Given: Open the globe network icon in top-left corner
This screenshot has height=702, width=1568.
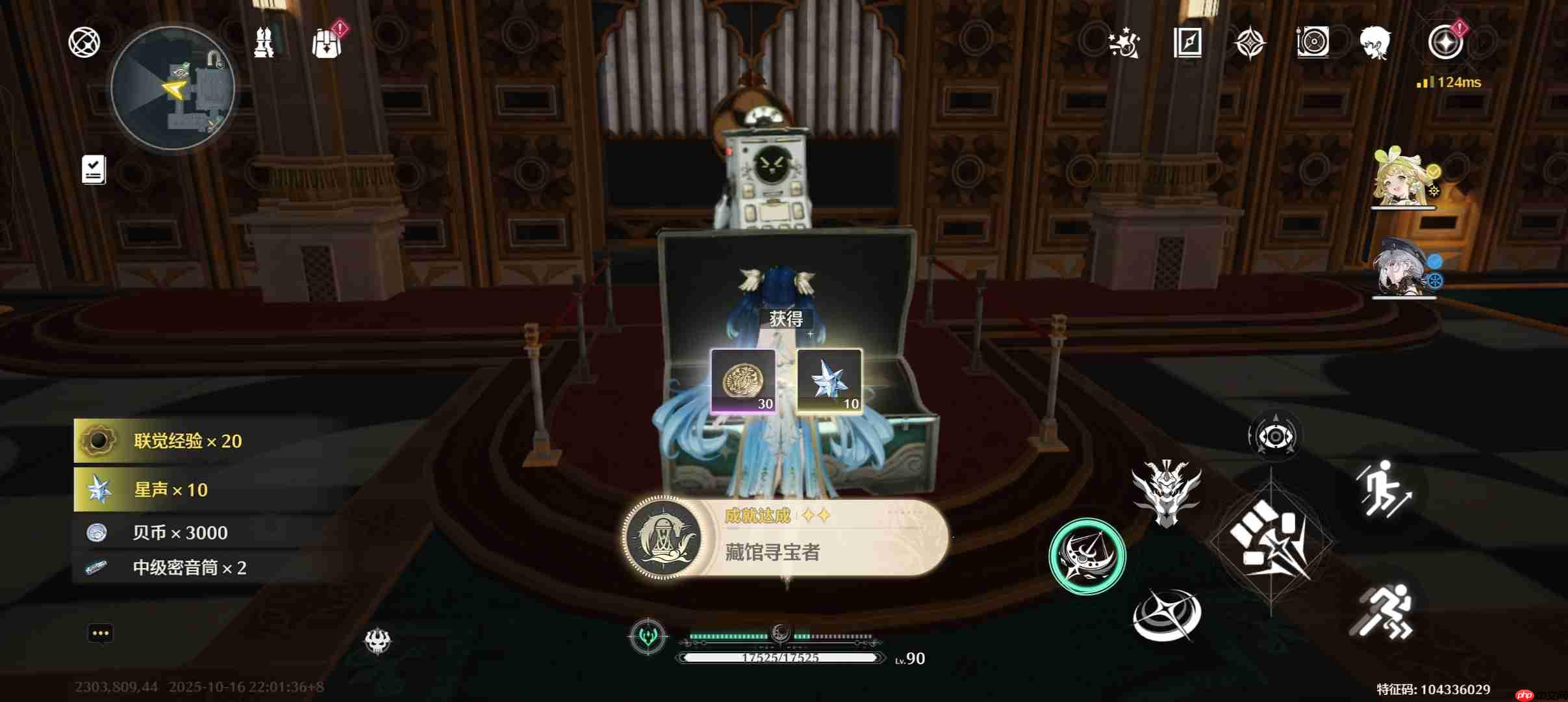Looking at the screenshot, I should coord(83,42).
